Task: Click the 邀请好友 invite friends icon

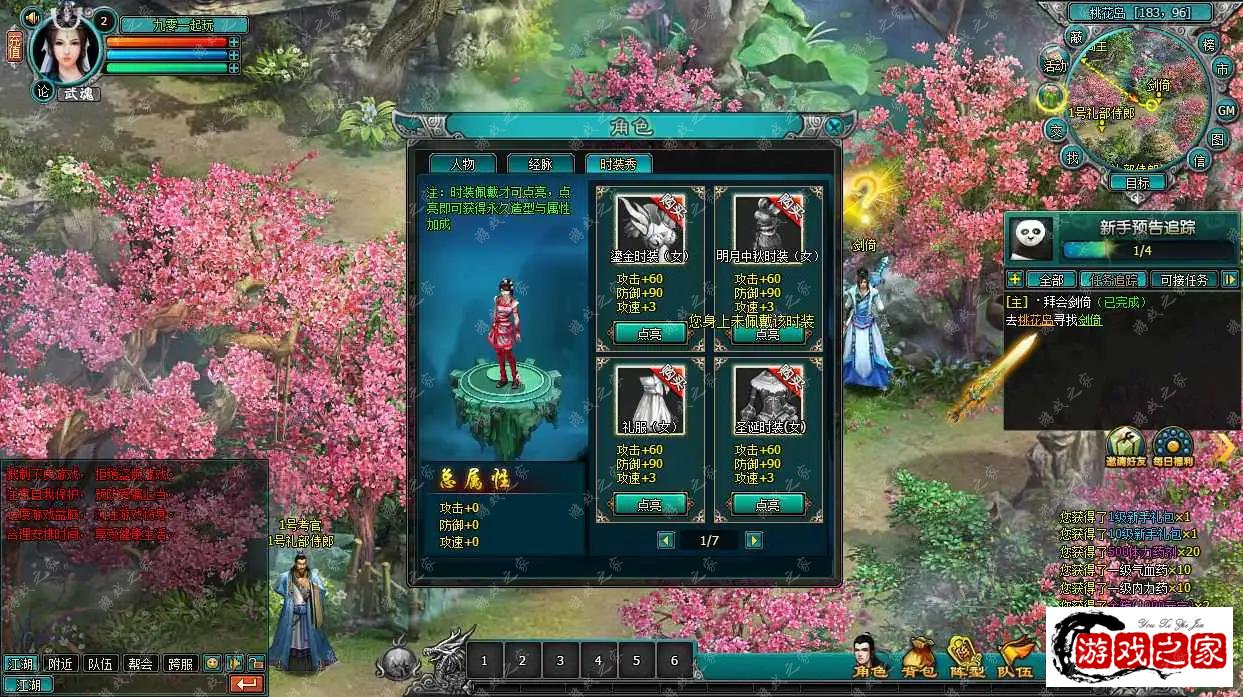Action: click(x=1125, y=447)
